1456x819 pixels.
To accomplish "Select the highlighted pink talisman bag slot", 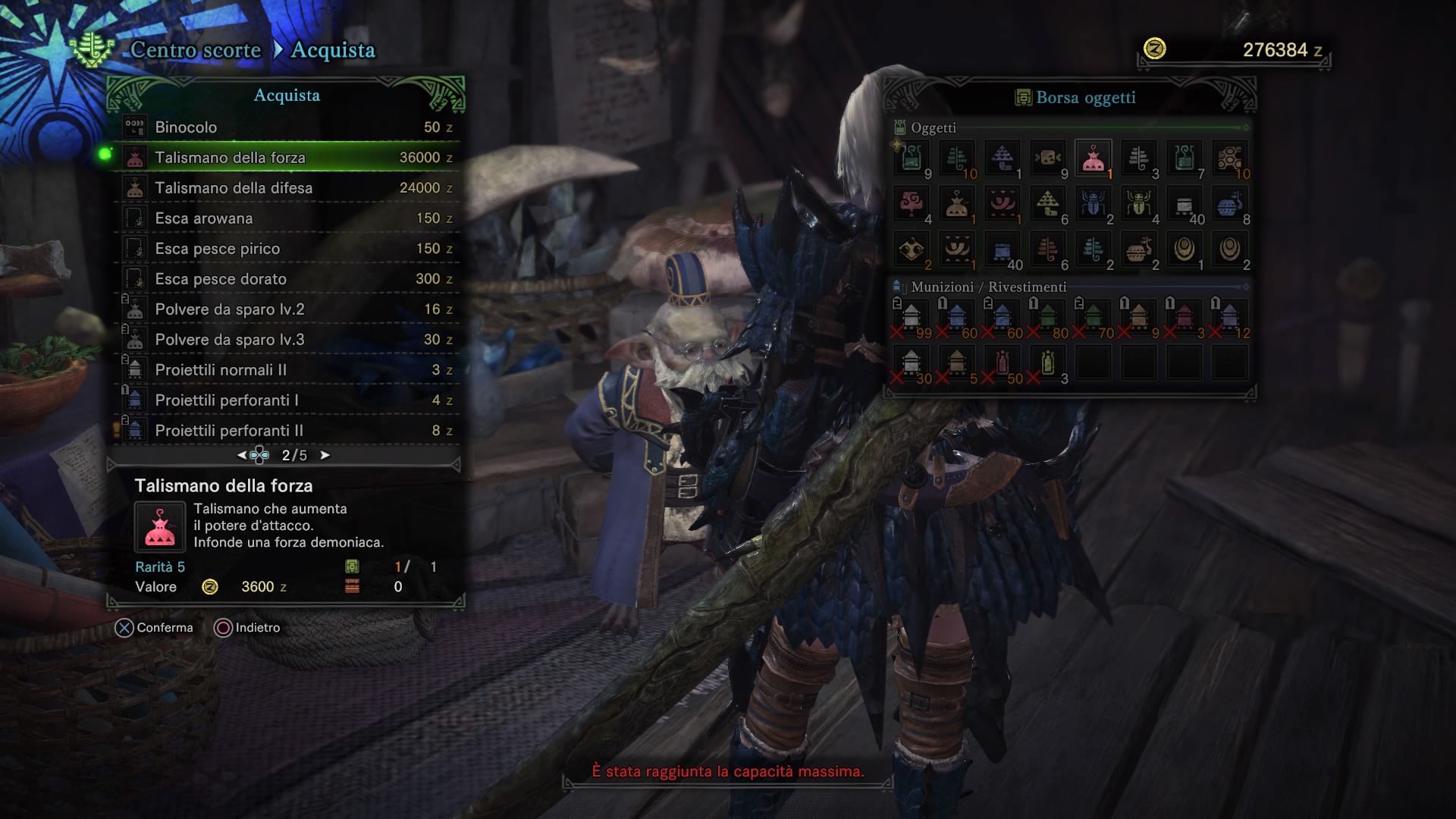I will [x=1093, y=158].
